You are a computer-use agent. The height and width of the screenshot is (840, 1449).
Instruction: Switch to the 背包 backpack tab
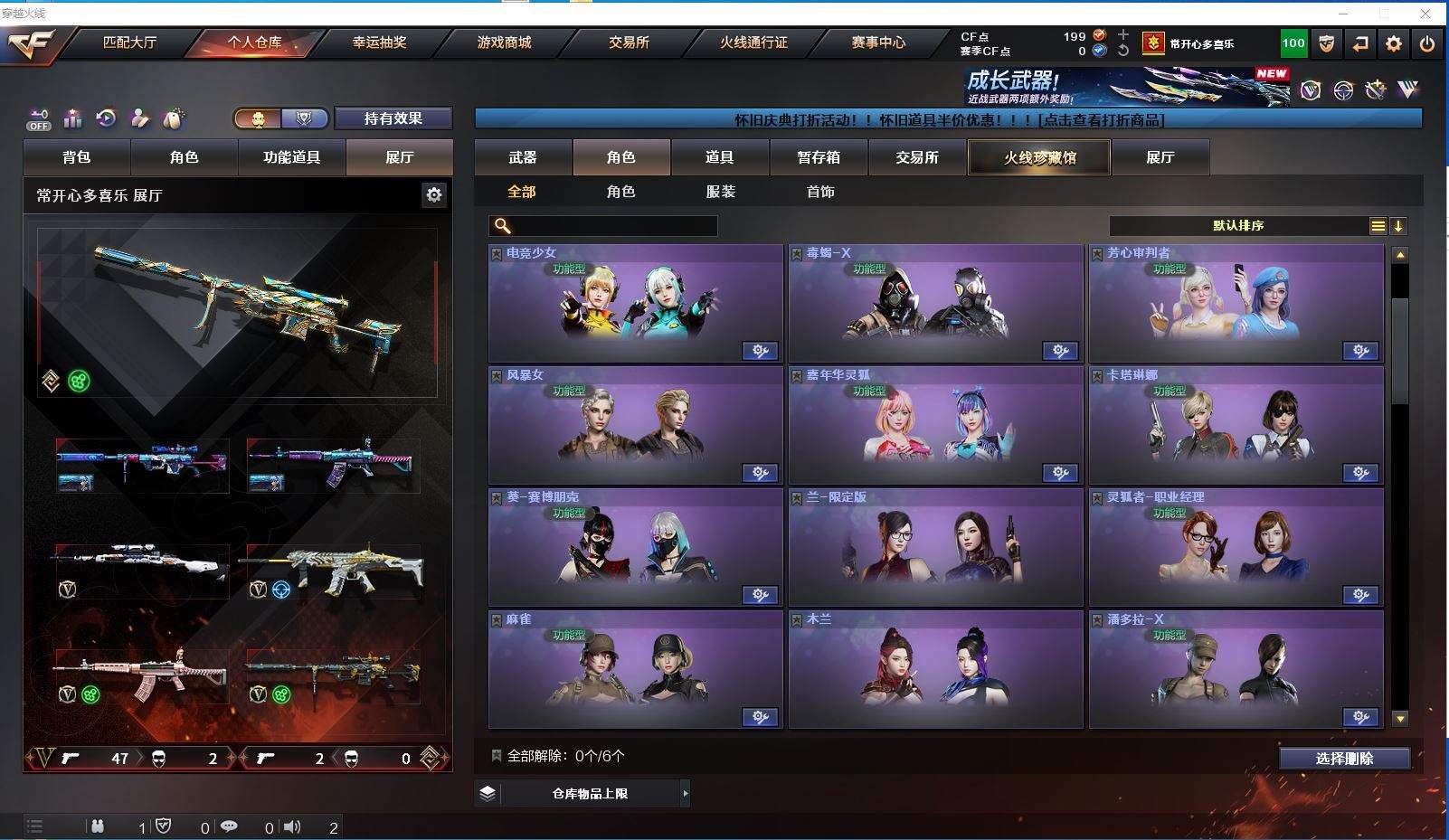pos(77,157)
